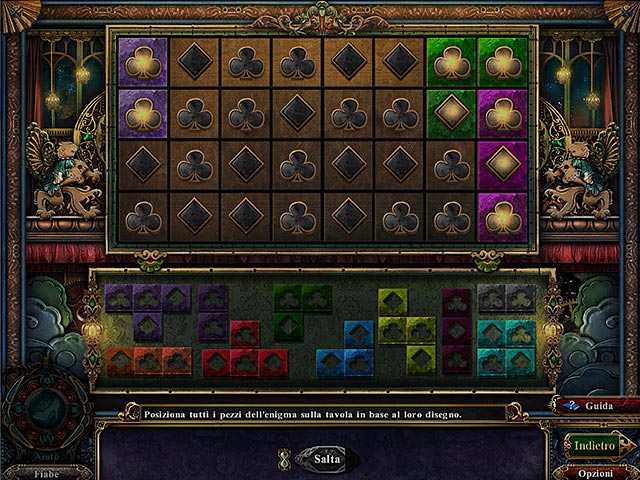Skip the puzzle with the Salta button
This screenshot has width=640, height=480.
point(320,458)
